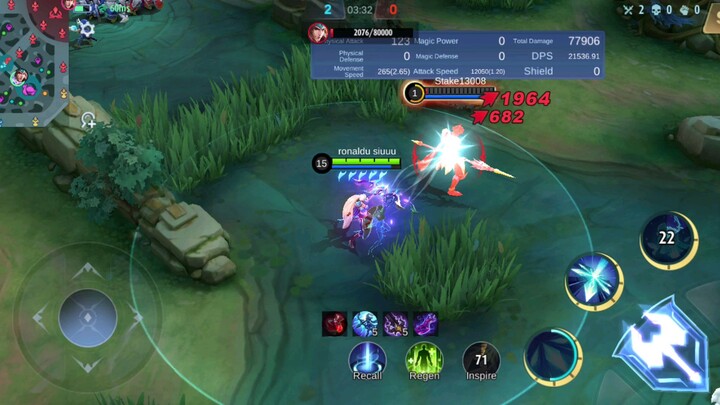Hit the basic attack axe button

point(663,347)
